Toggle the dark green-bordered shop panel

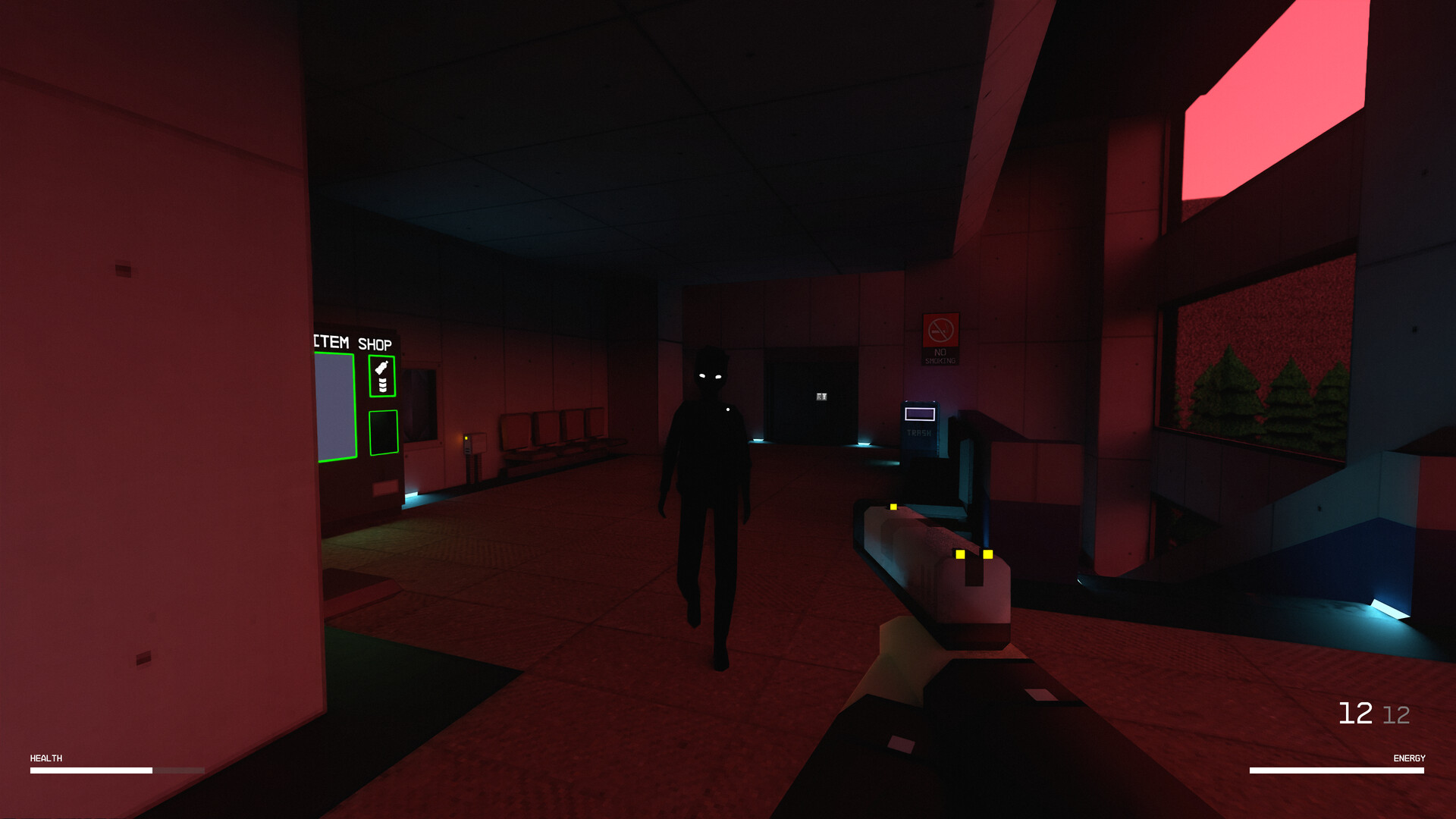384,431
